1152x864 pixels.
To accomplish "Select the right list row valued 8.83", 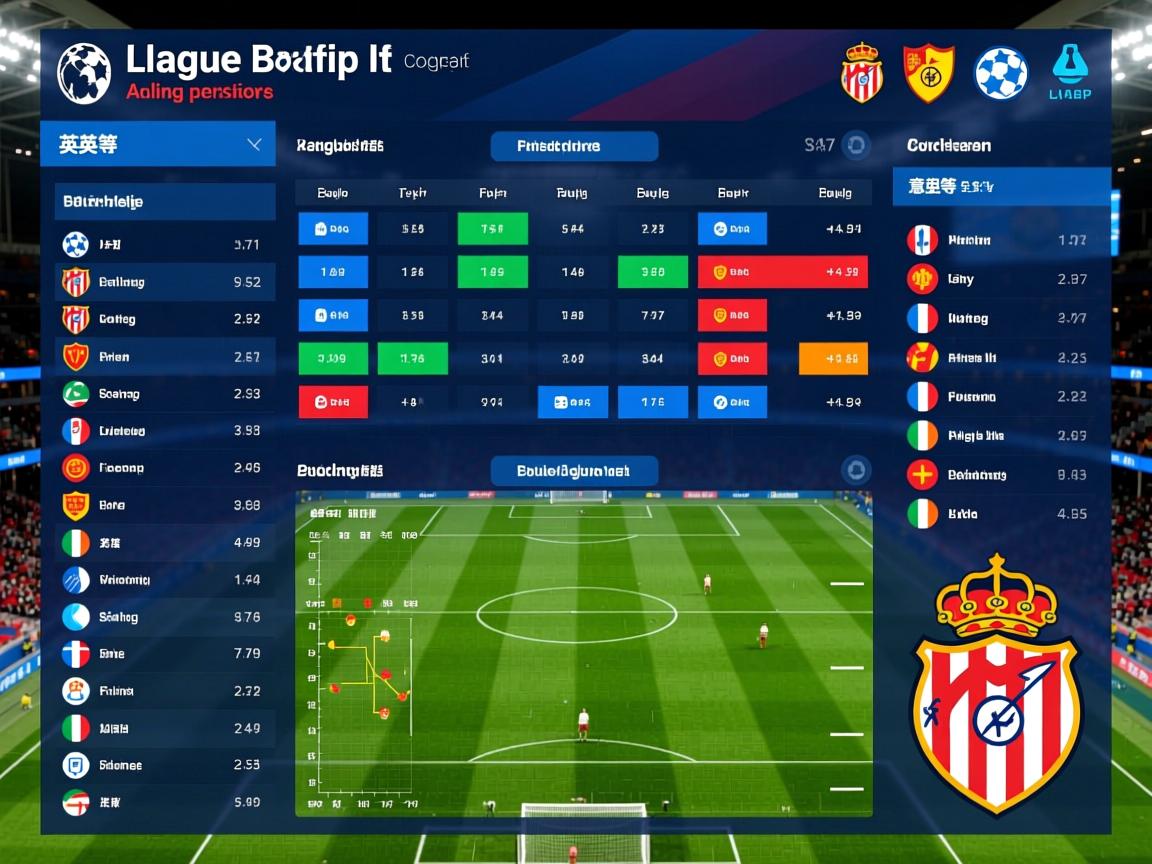I will (1001, 475).
